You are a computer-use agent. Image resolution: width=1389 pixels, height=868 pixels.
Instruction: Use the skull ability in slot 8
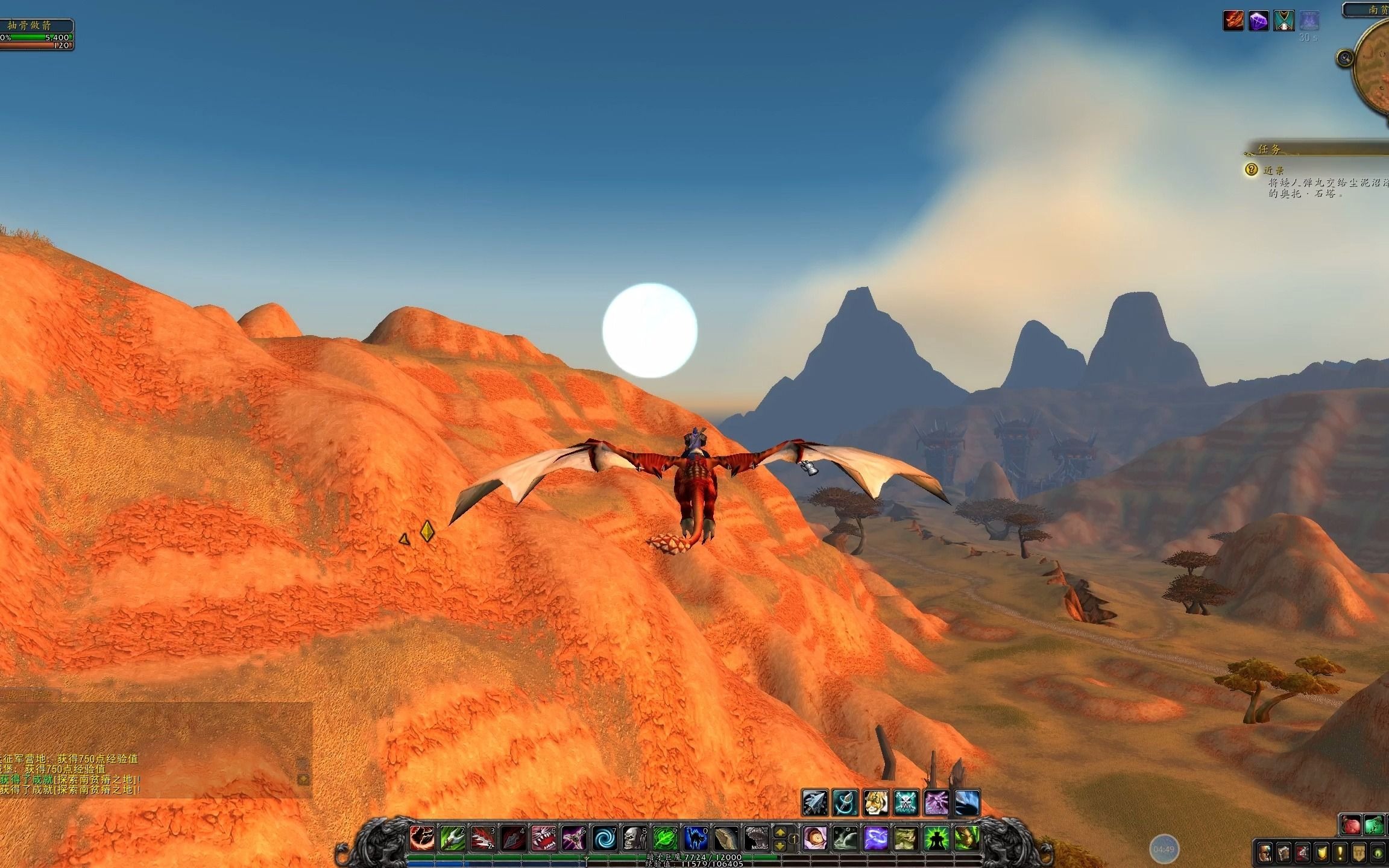click(634, 838)
